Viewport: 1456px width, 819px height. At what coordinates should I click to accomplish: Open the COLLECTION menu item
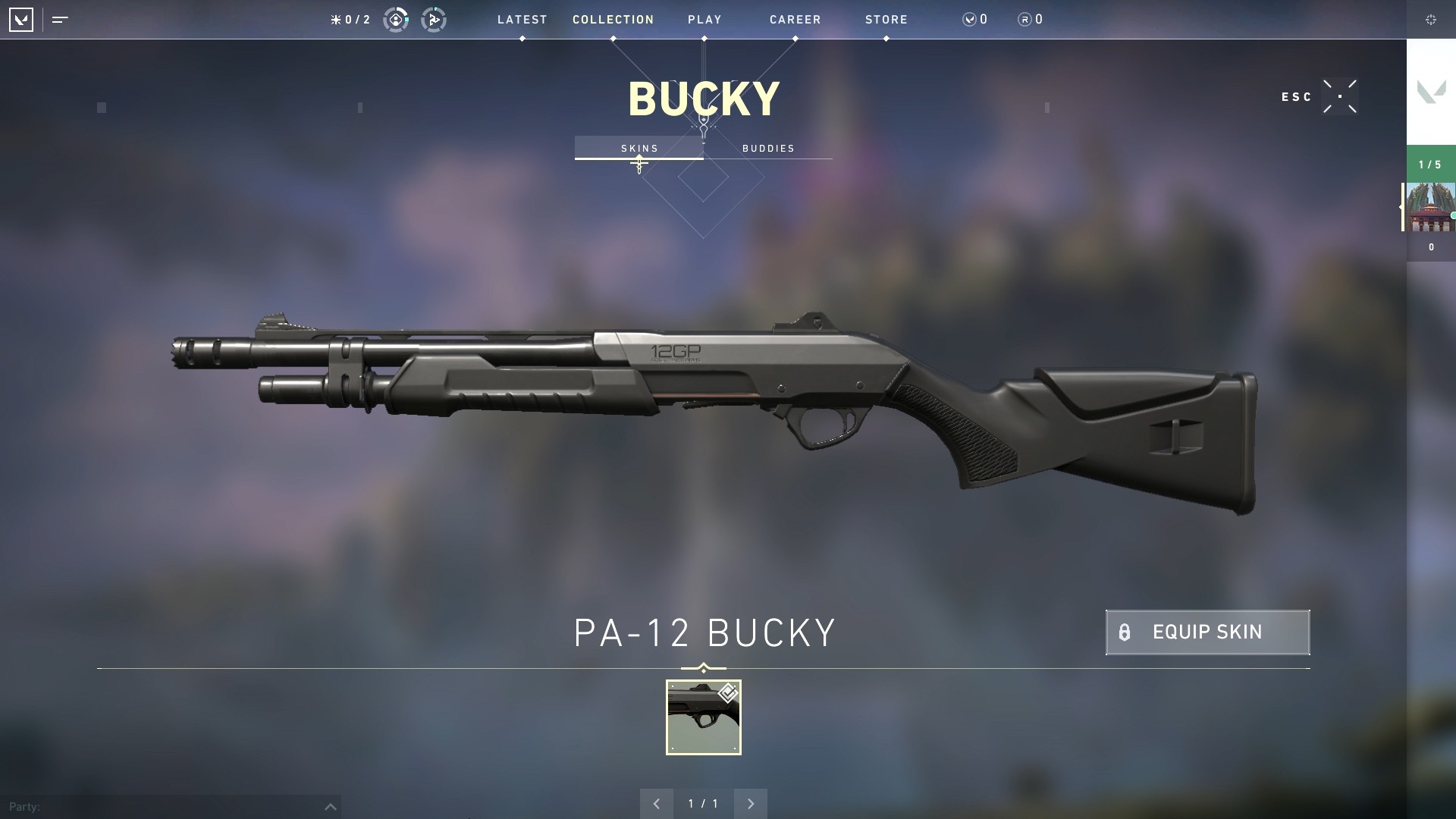coord(612,20)
